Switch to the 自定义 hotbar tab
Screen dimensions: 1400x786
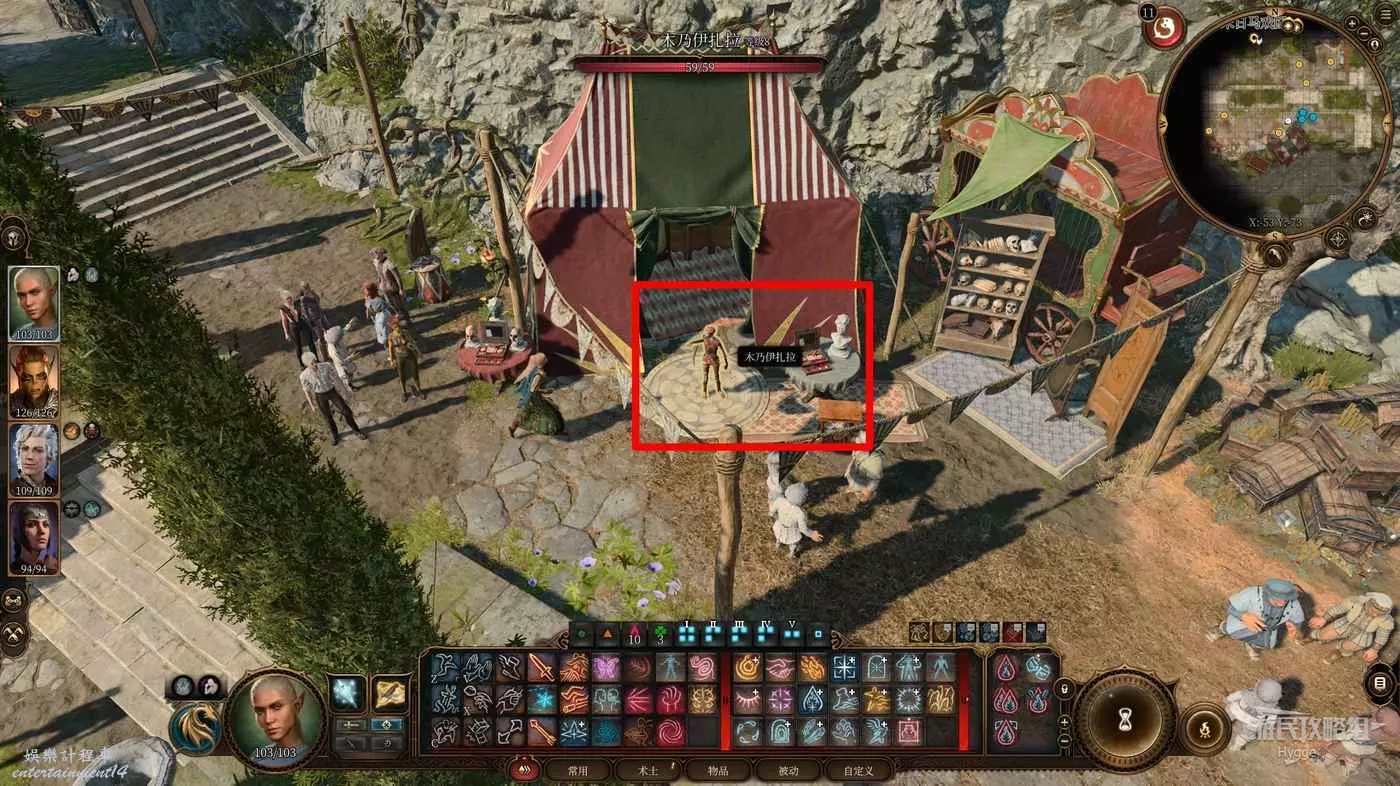[858, 771]
